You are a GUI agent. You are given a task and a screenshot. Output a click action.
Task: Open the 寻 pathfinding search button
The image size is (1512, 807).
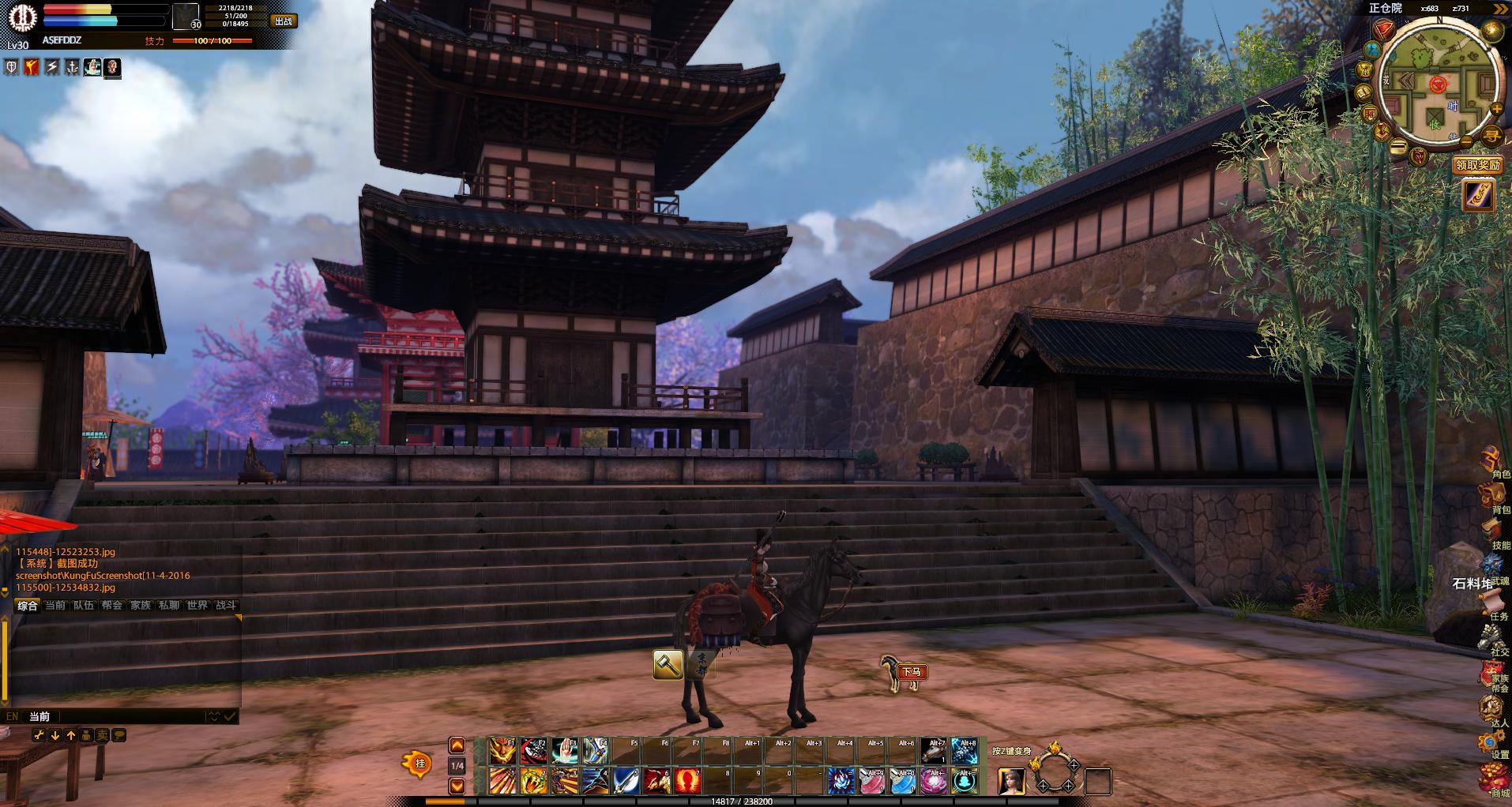pos(1491,136)
